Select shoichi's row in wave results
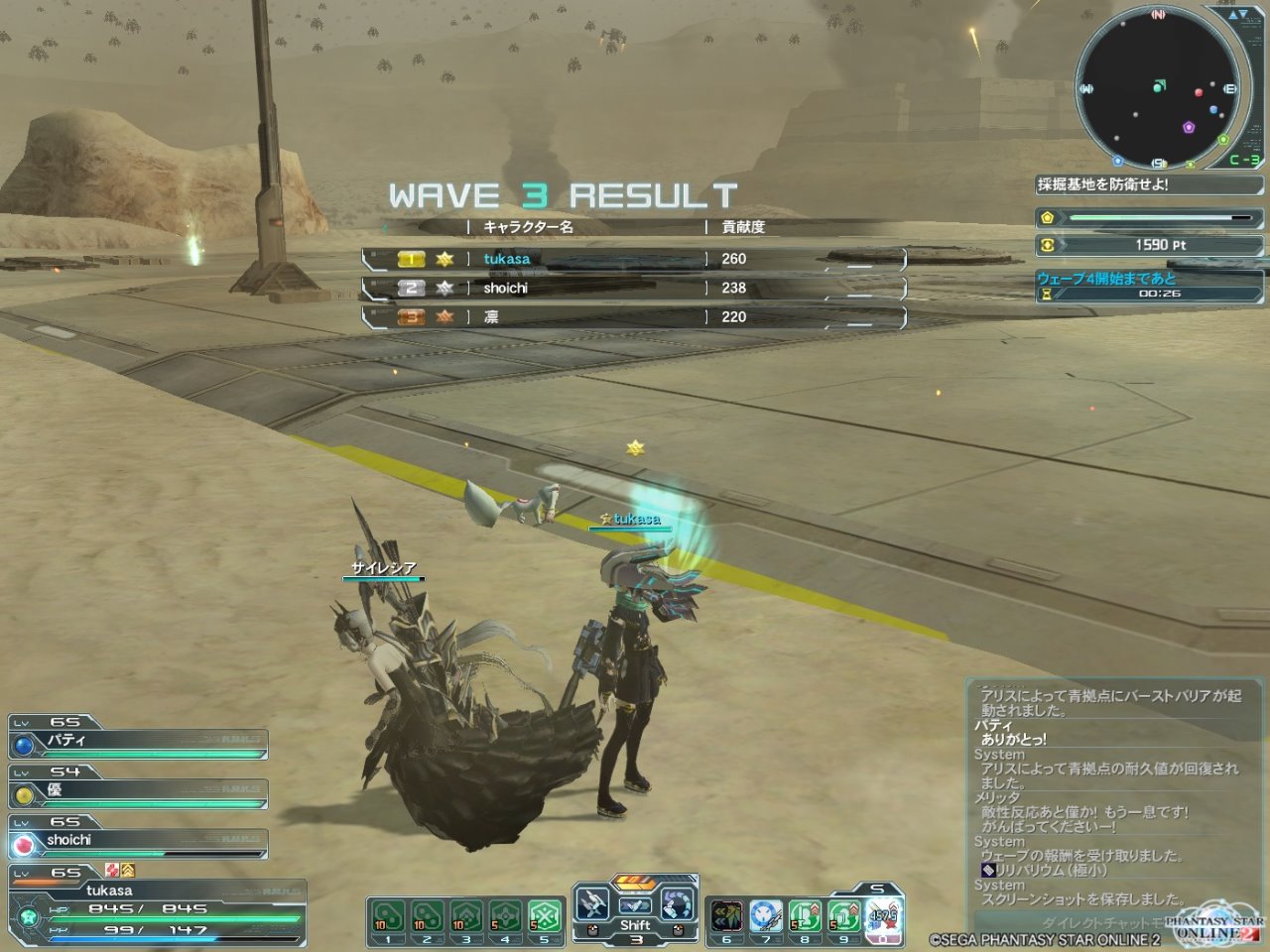 (x=635, y=288)
